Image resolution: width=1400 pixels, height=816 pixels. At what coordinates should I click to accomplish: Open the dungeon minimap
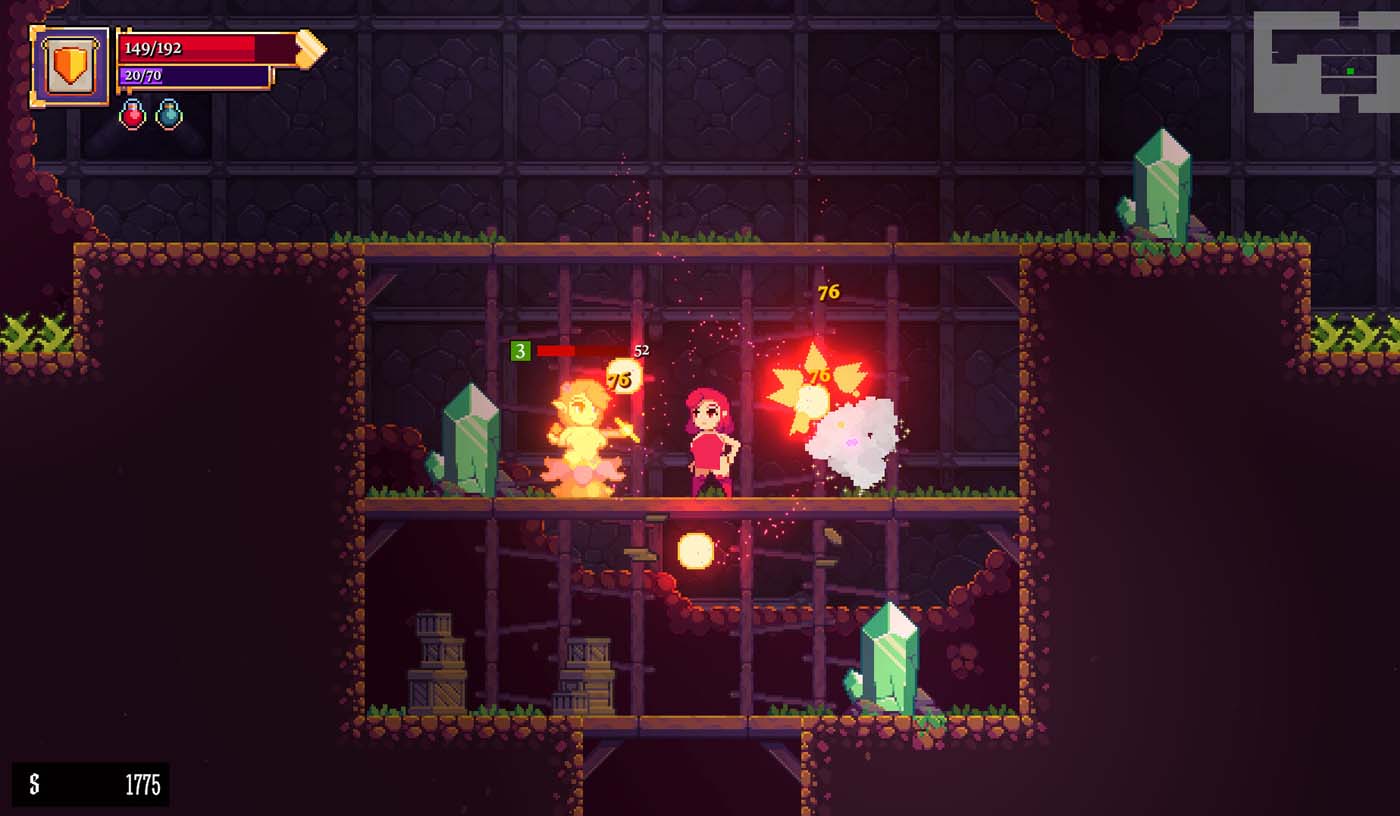click(1322, 62)
